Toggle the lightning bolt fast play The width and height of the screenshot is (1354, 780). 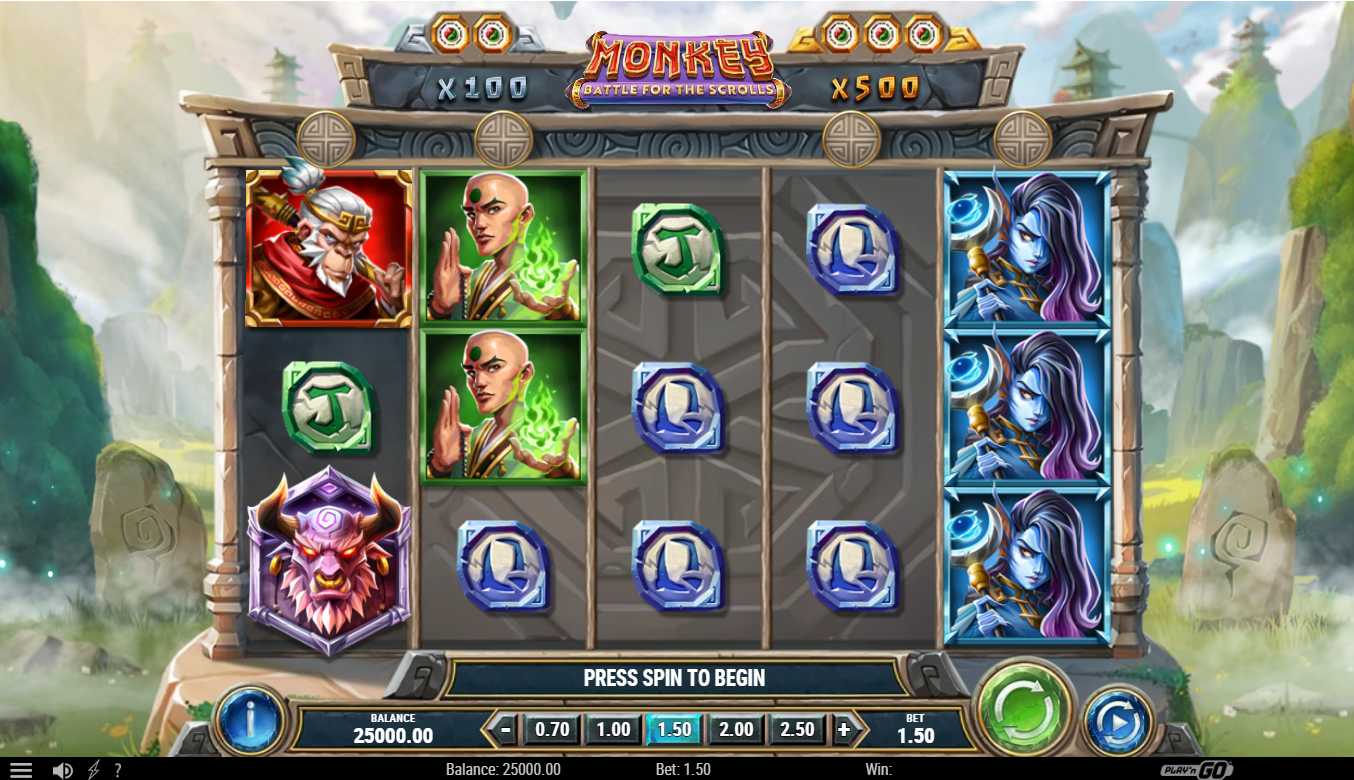[x=94, y=770]
